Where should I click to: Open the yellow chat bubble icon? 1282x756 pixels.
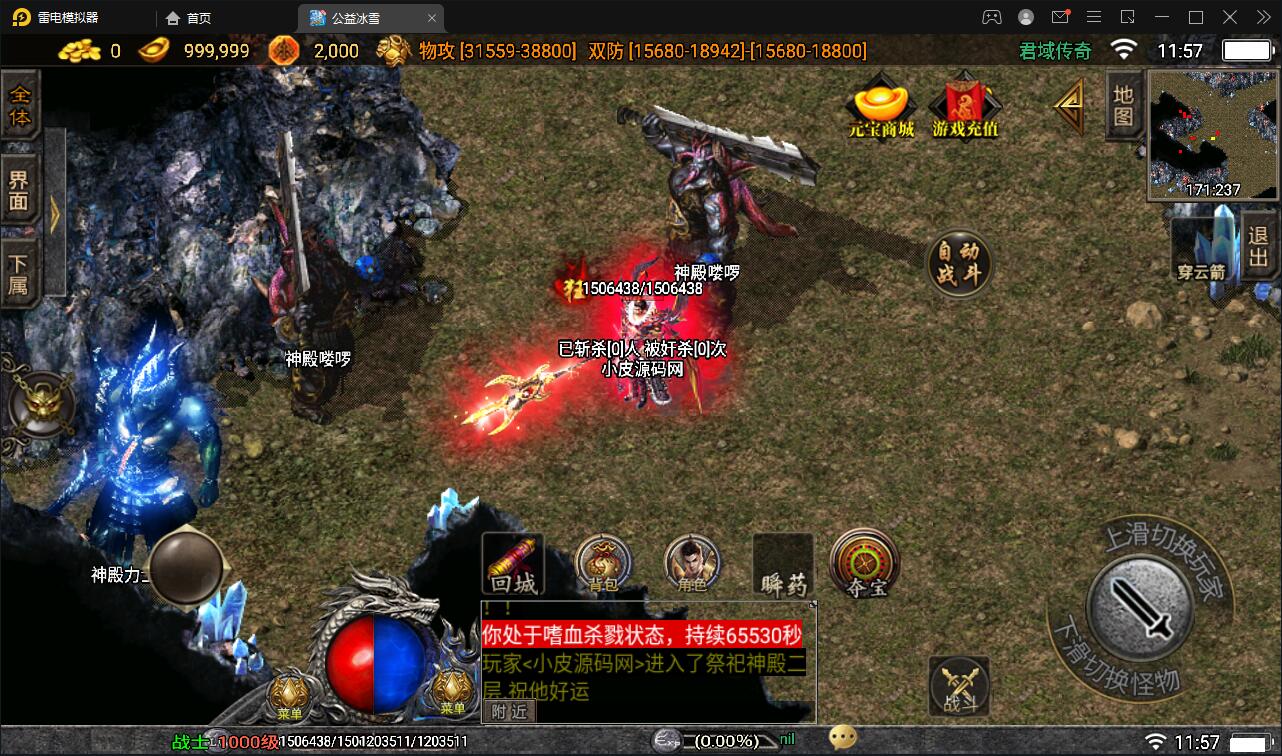tap(843, 738)
